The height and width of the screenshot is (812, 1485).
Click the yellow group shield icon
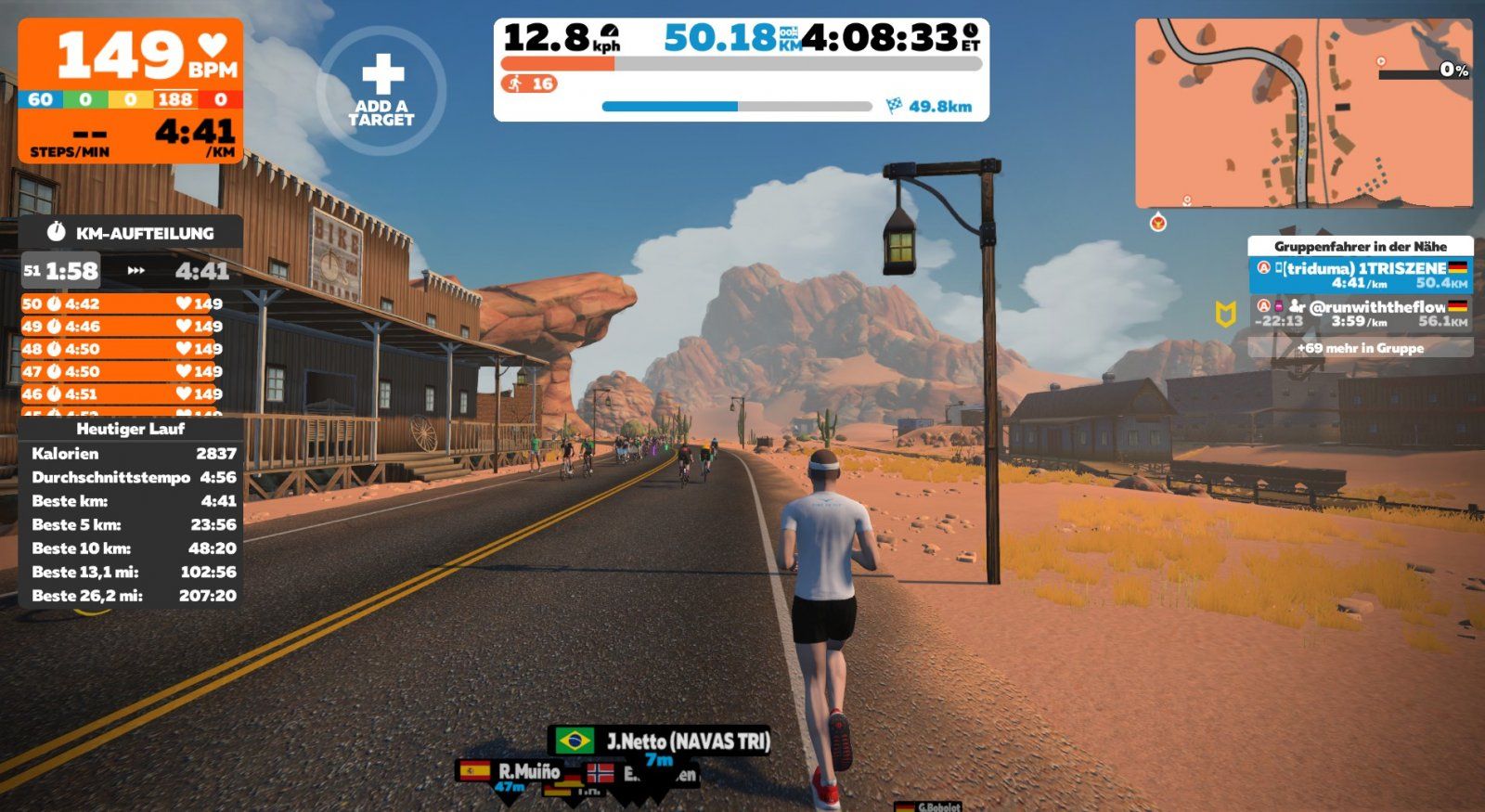[1225, 315]
